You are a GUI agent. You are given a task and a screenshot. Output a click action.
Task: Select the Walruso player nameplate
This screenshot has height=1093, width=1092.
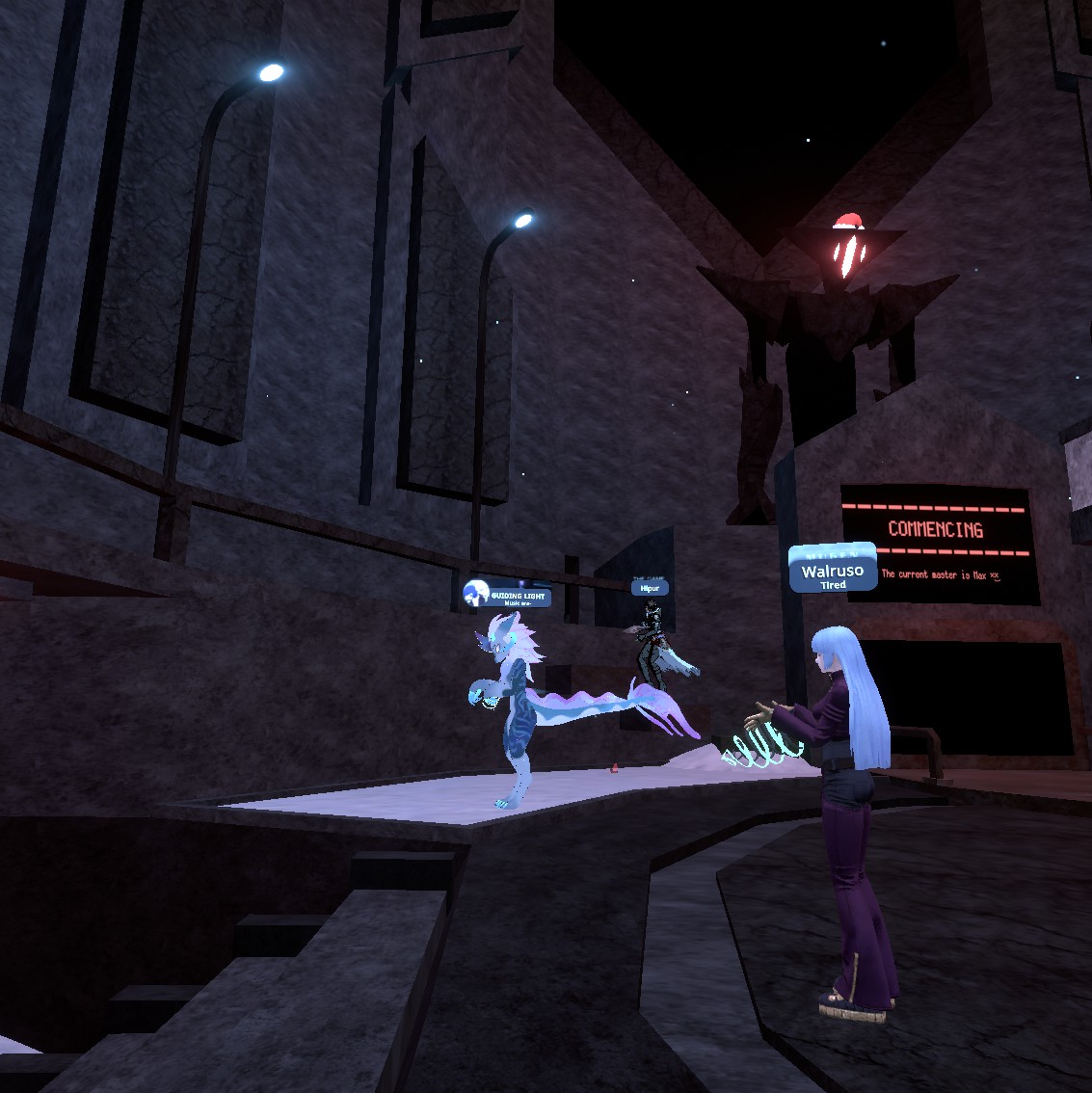tap(833, 573)
